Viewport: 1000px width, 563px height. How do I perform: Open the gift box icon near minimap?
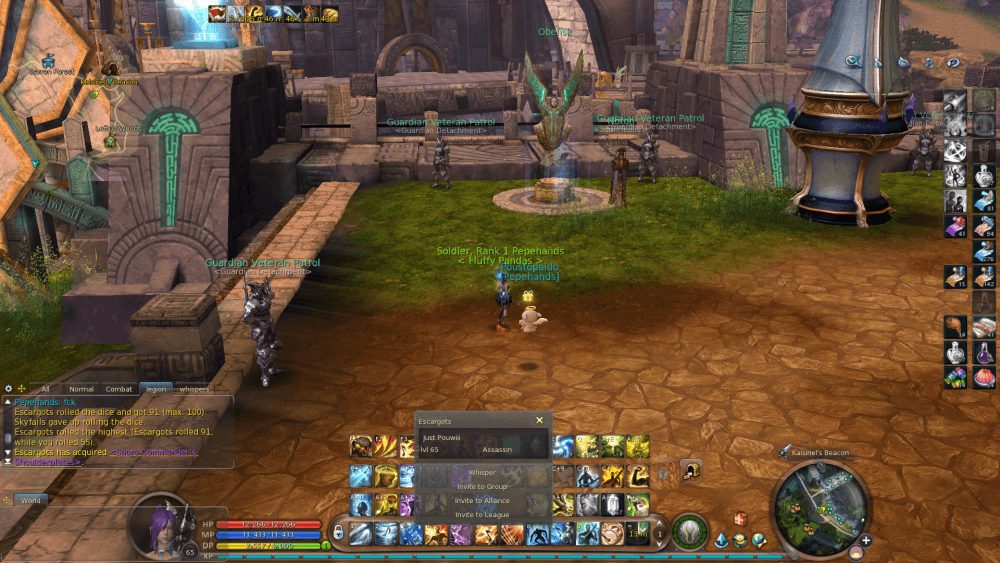pos(741,519)
